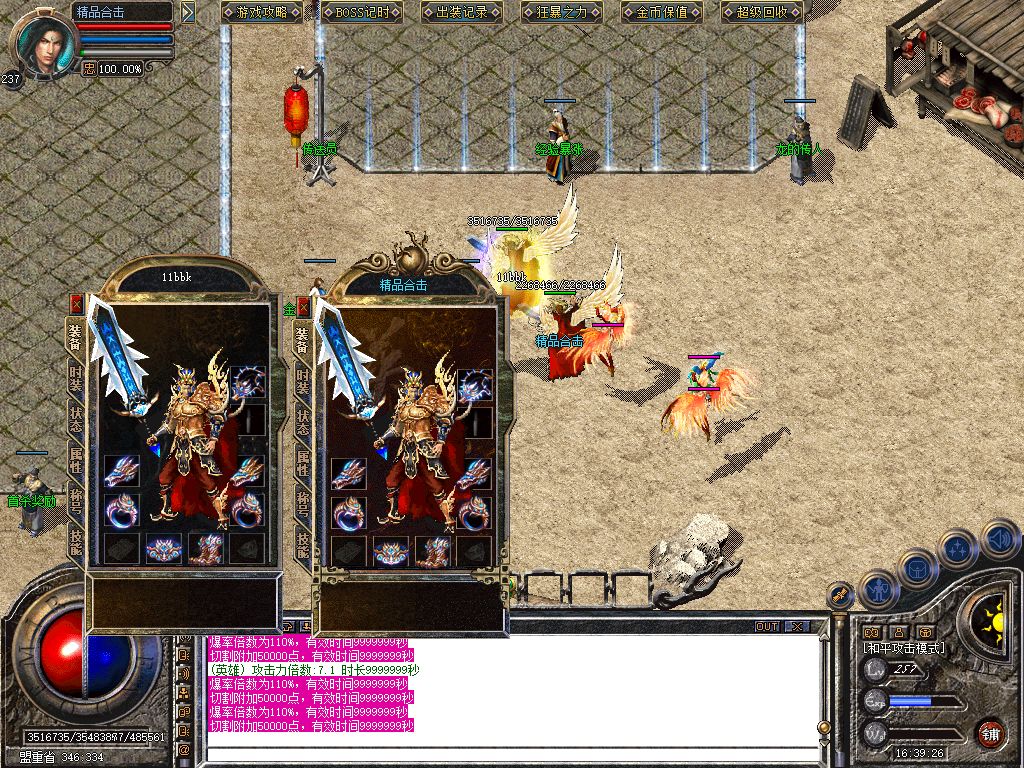
Task: Open the 金币保值 menu
Action: click(x=661, y=12)
